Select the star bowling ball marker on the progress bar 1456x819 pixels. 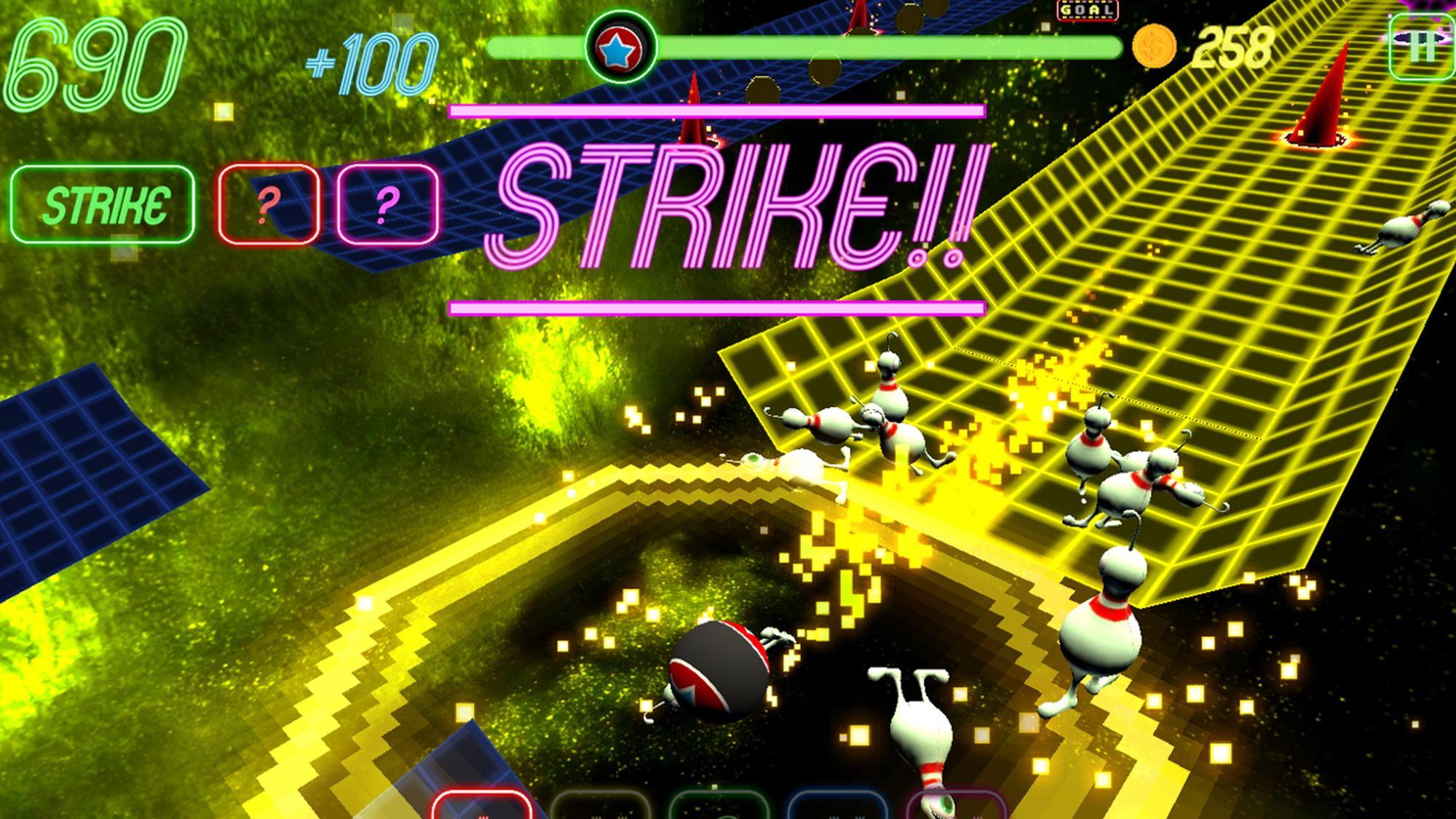(x=621, y=48)
